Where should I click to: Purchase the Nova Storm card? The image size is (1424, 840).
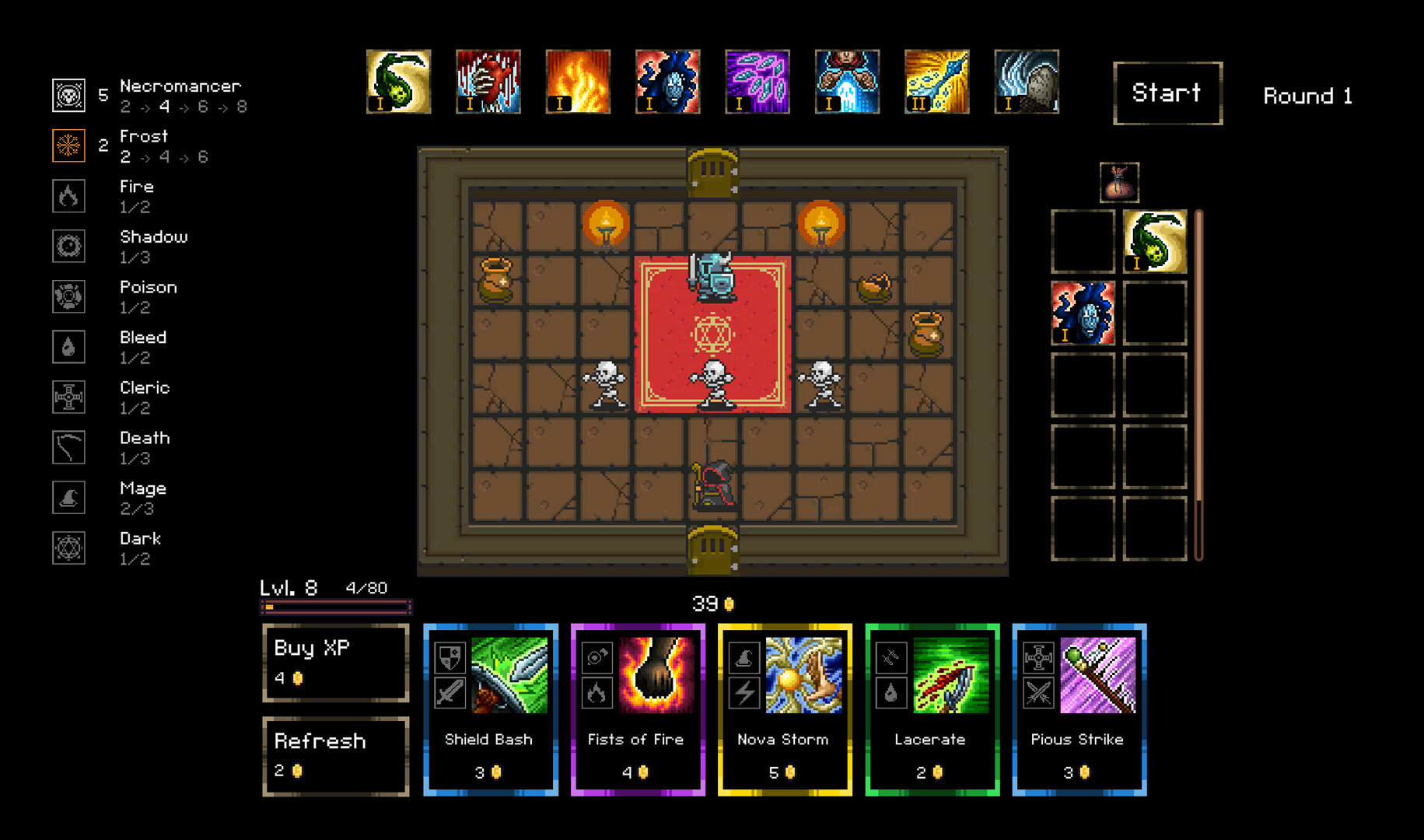click(784, 709)
